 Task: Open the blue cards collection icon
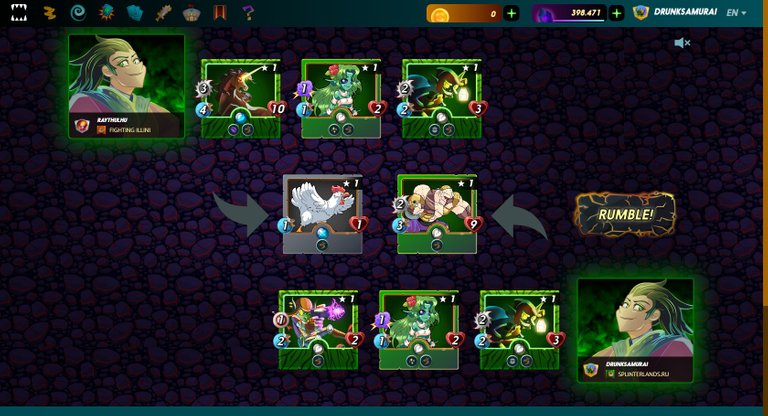[135, 13]
